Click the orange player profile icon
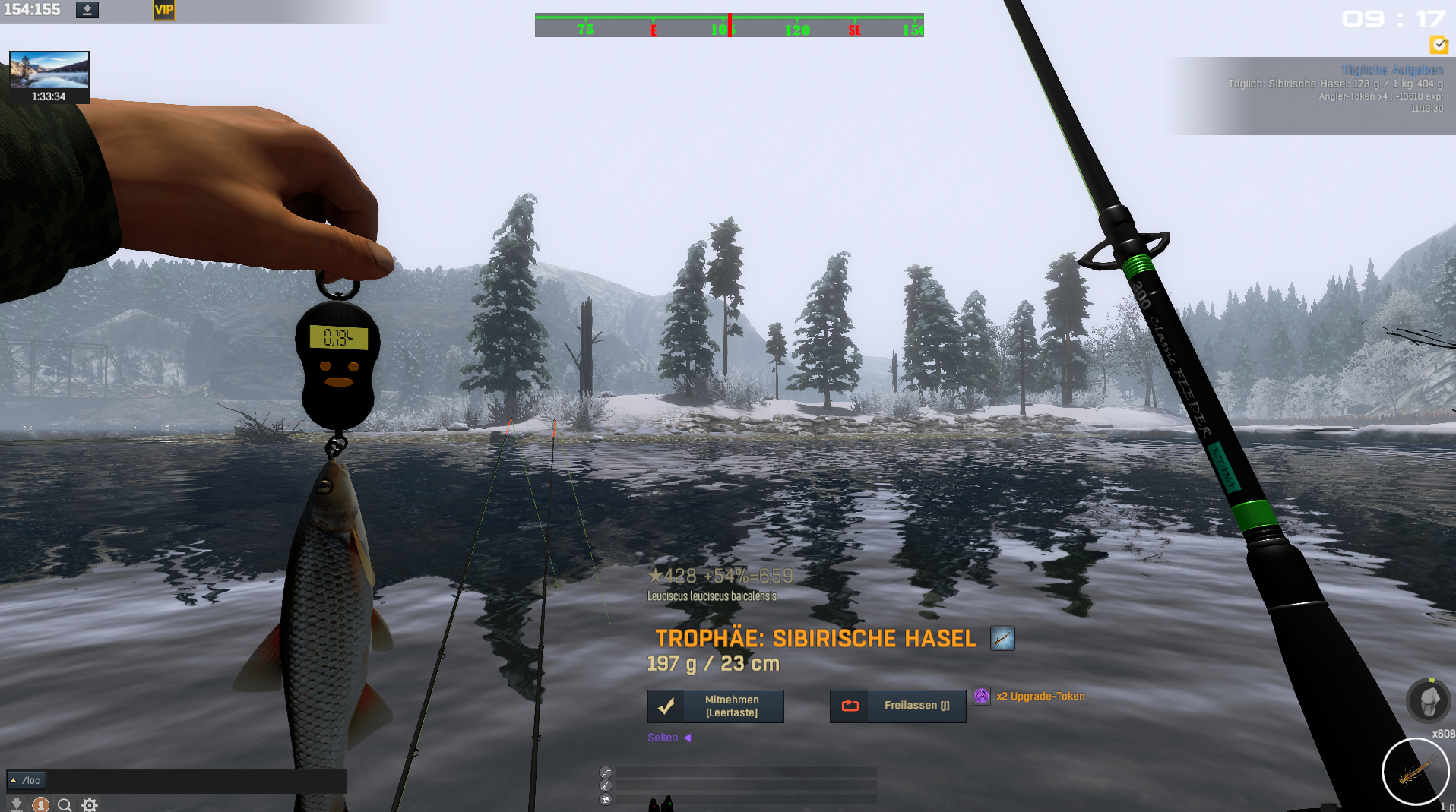 41,804
